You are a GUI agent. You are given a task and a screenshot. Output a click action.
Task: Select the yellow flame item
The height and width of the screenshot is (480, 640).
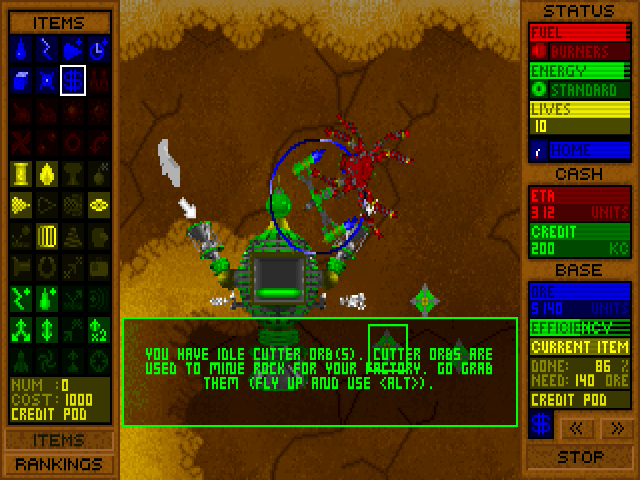point(46,174)
